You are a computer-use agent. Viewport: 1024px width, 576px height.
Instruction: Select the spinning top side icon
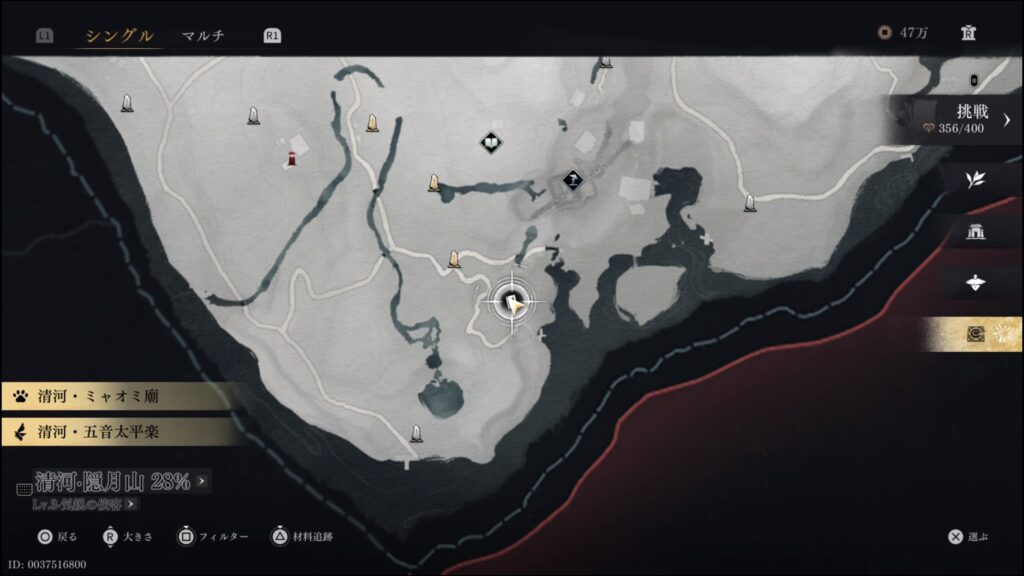coord(976,283)
